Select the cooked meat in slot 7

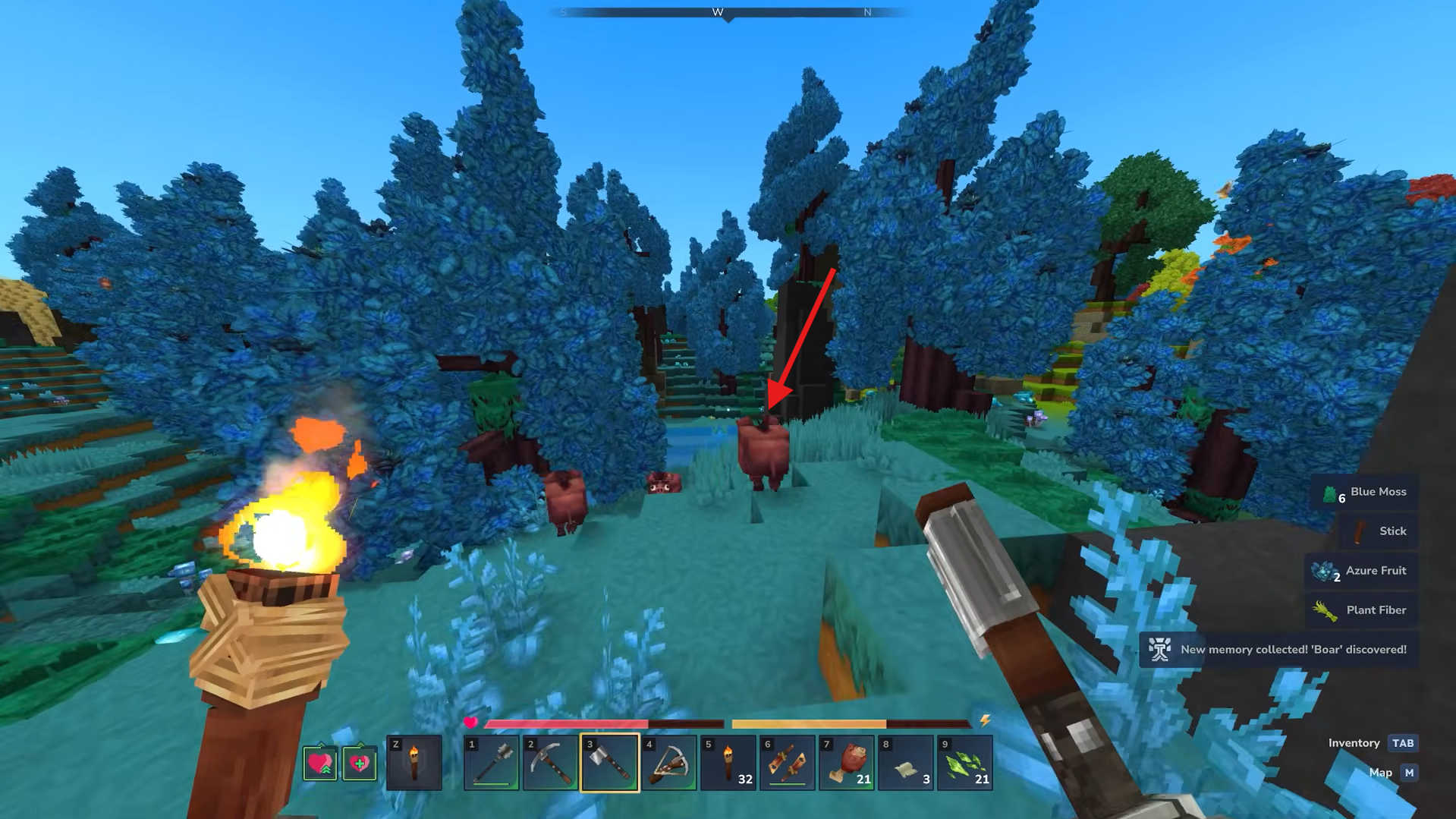click(x=847, y=763)
